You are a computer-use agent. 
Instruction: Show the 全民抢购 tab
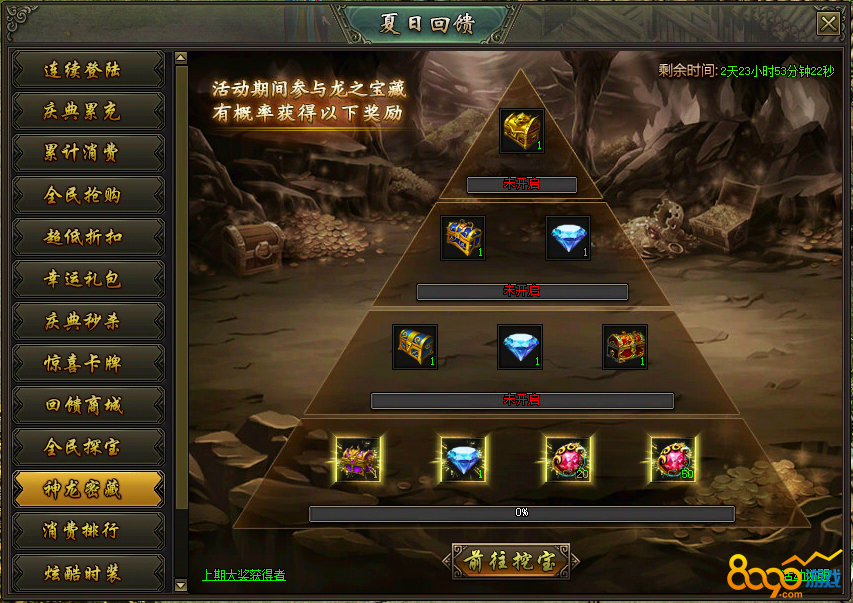tap(87, 196)
